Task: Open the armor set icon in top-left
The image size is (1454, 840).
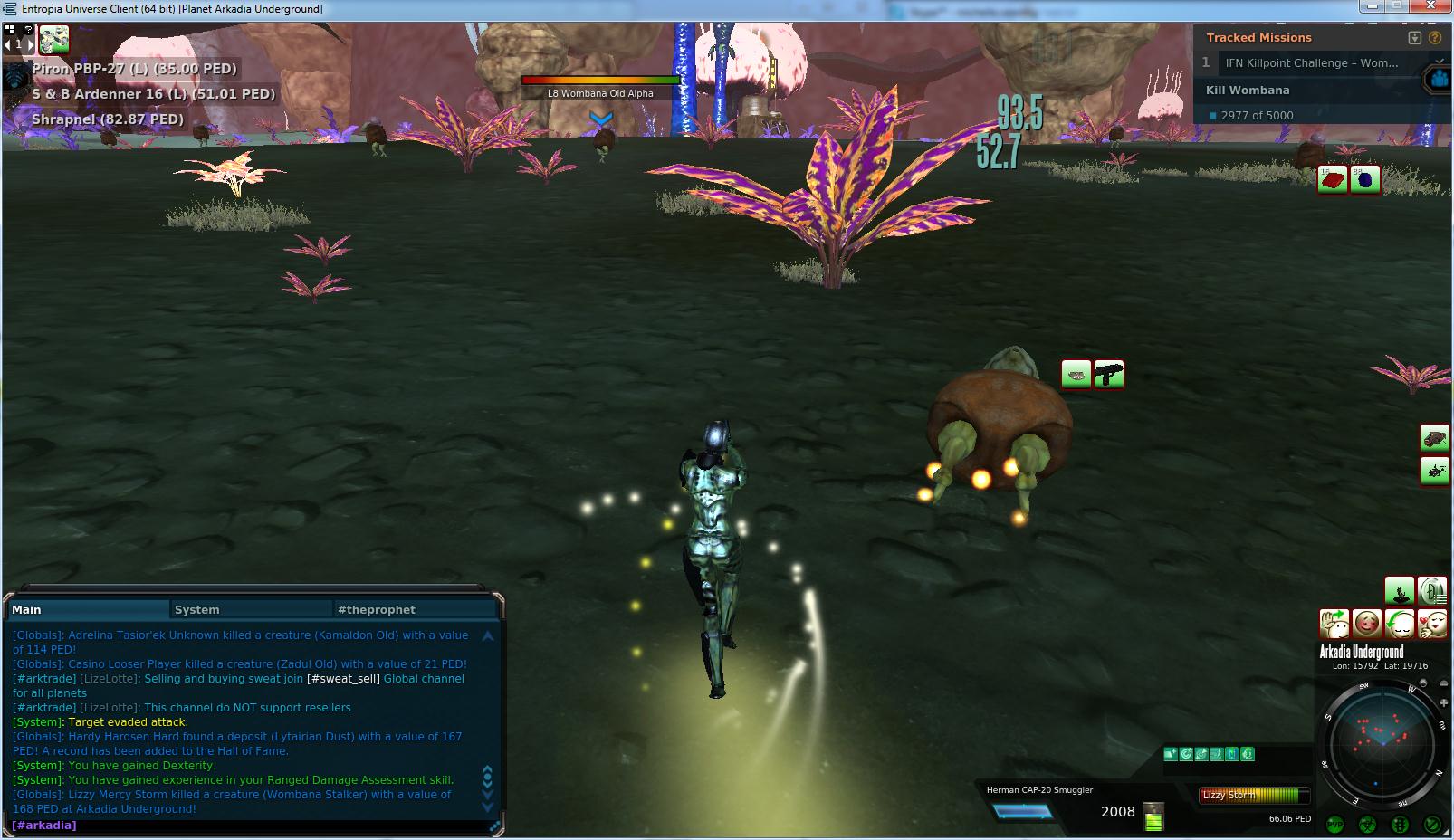Action: click(54, 40)
